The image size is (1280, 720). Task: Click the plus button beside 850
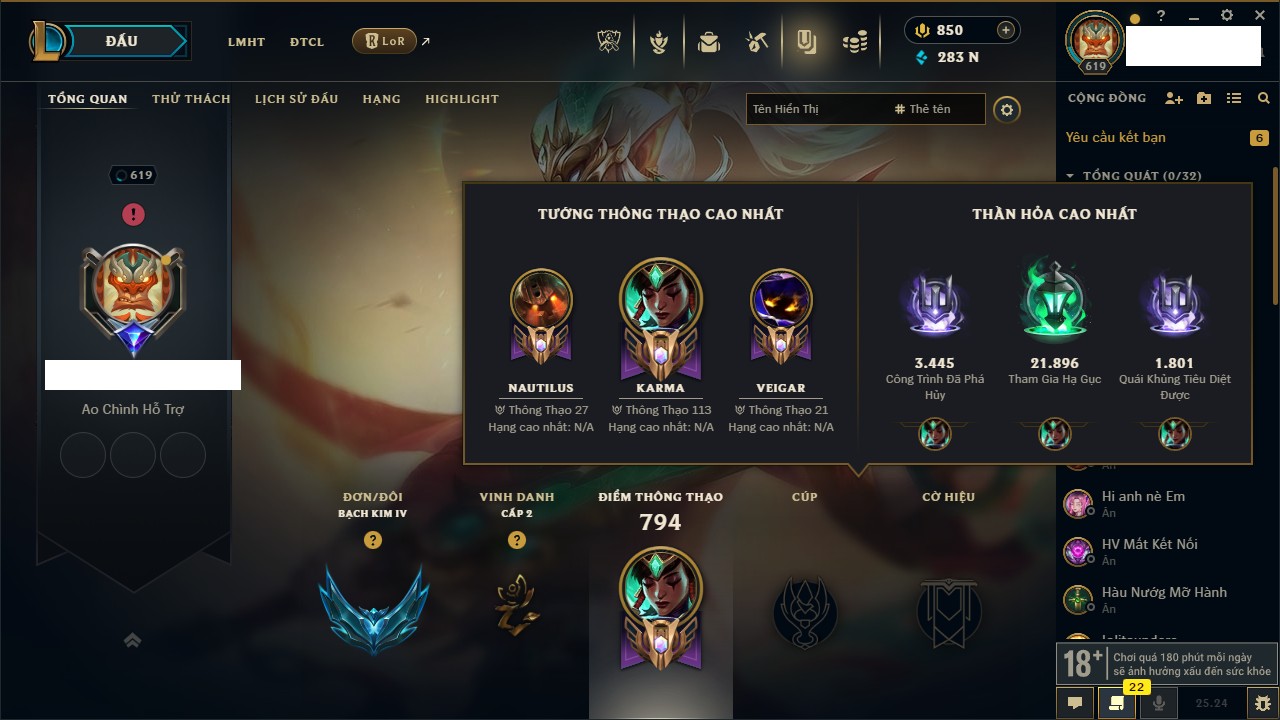[1006, 30]
